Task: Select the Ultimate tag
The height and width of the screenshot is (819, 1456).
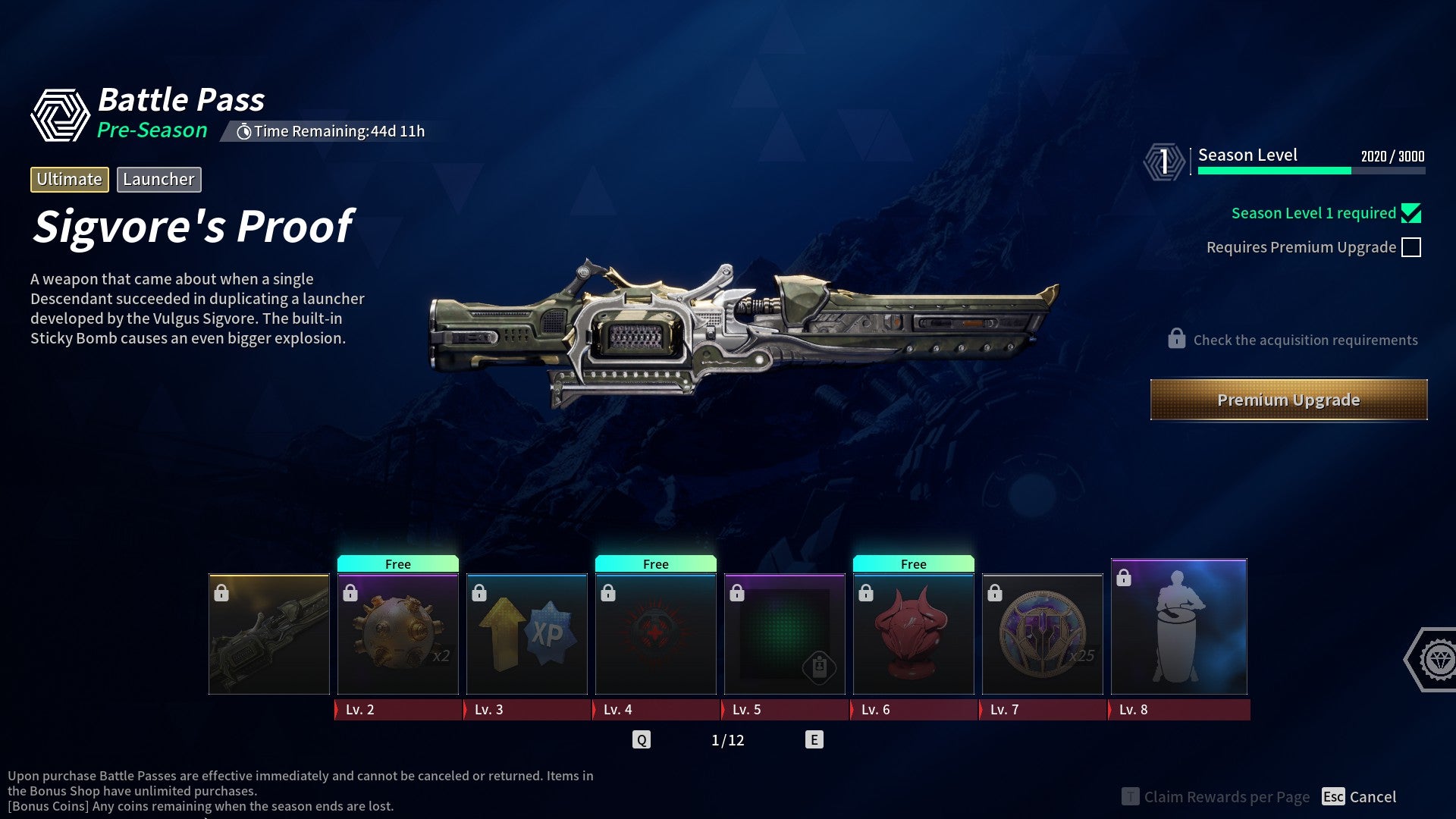Action: coord(69,180)
